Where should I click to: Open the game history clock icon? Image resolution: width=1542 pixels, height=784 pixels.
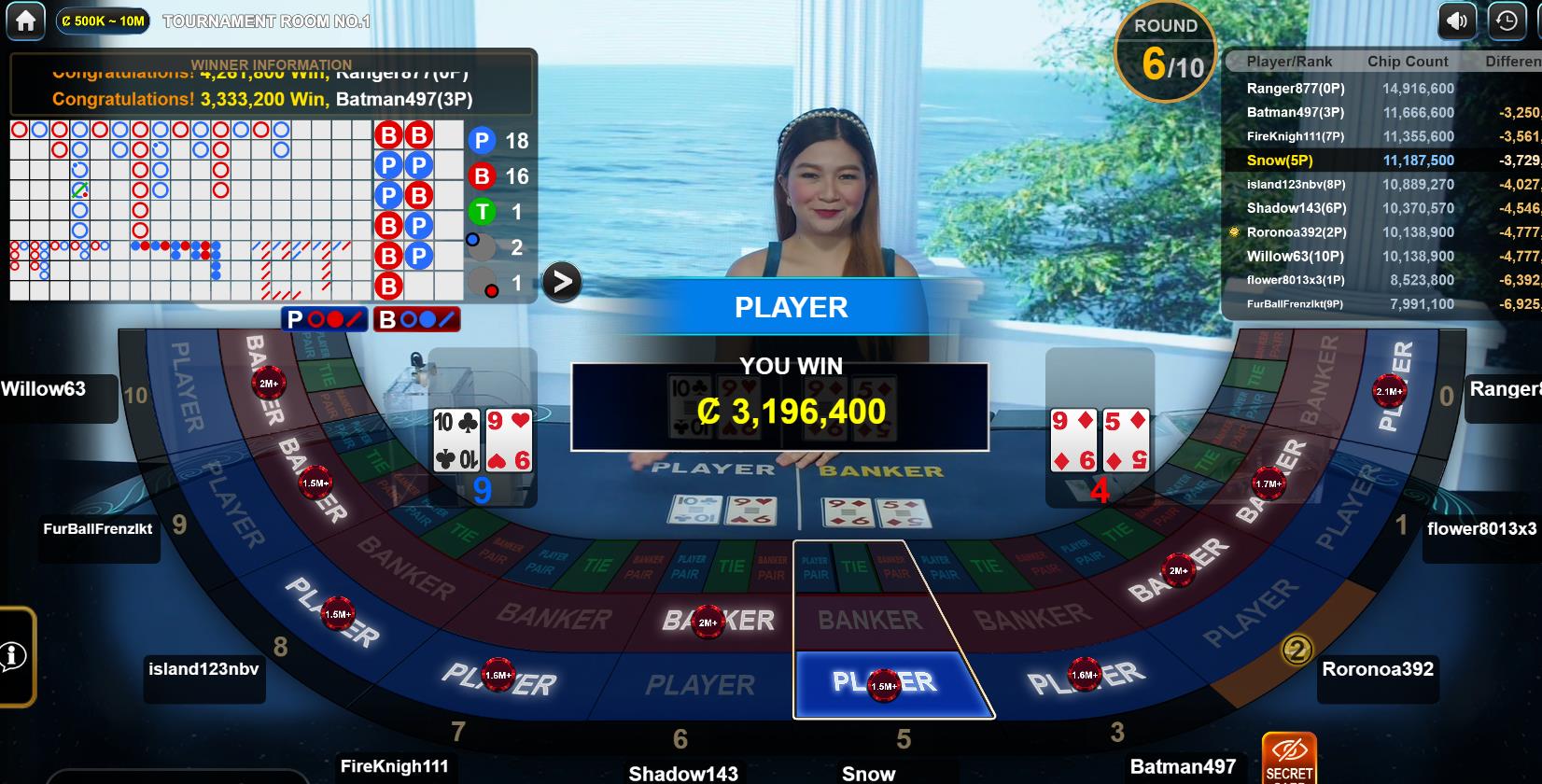[1507, 21]
